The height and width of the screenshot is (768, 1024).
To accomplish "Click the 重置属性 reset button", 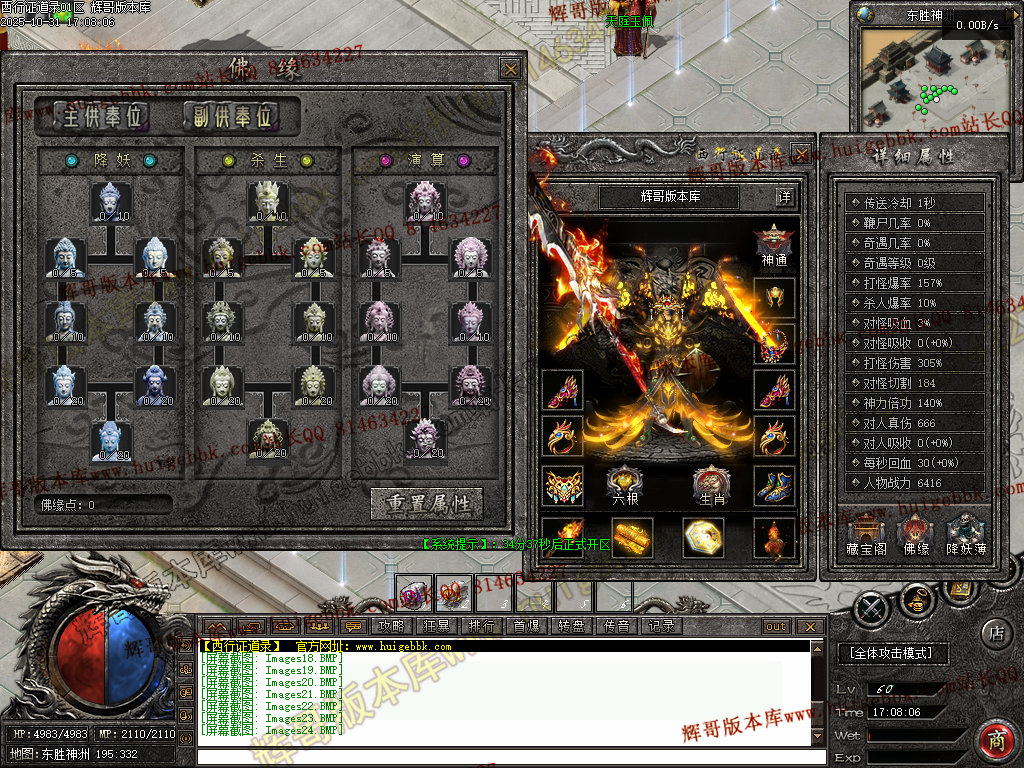I will pos(426,503).
